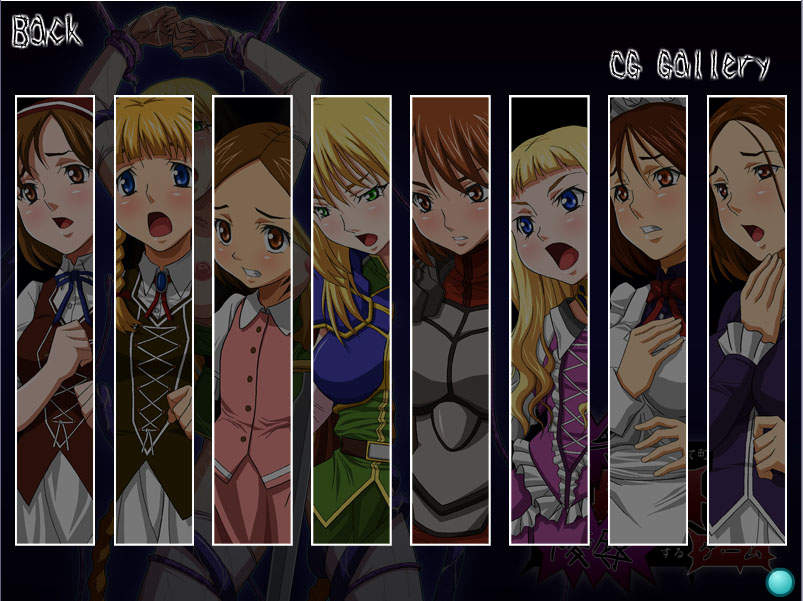Image resolution: width=803 pixels, height=601 pixels.
Task: Open the panel of the girl in pink vest
Action: click(x=252, y=320)
